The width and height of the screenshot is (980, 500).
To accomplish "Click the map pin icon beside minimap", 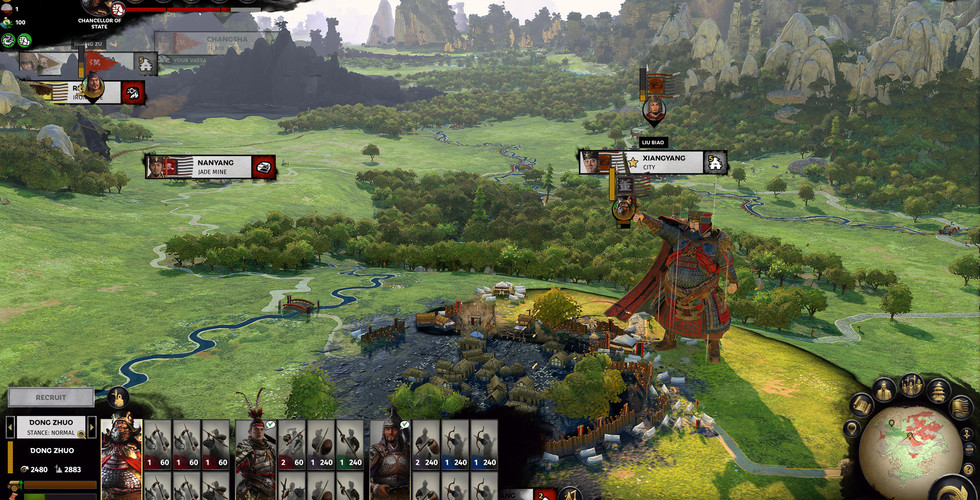I will point(851,429).
